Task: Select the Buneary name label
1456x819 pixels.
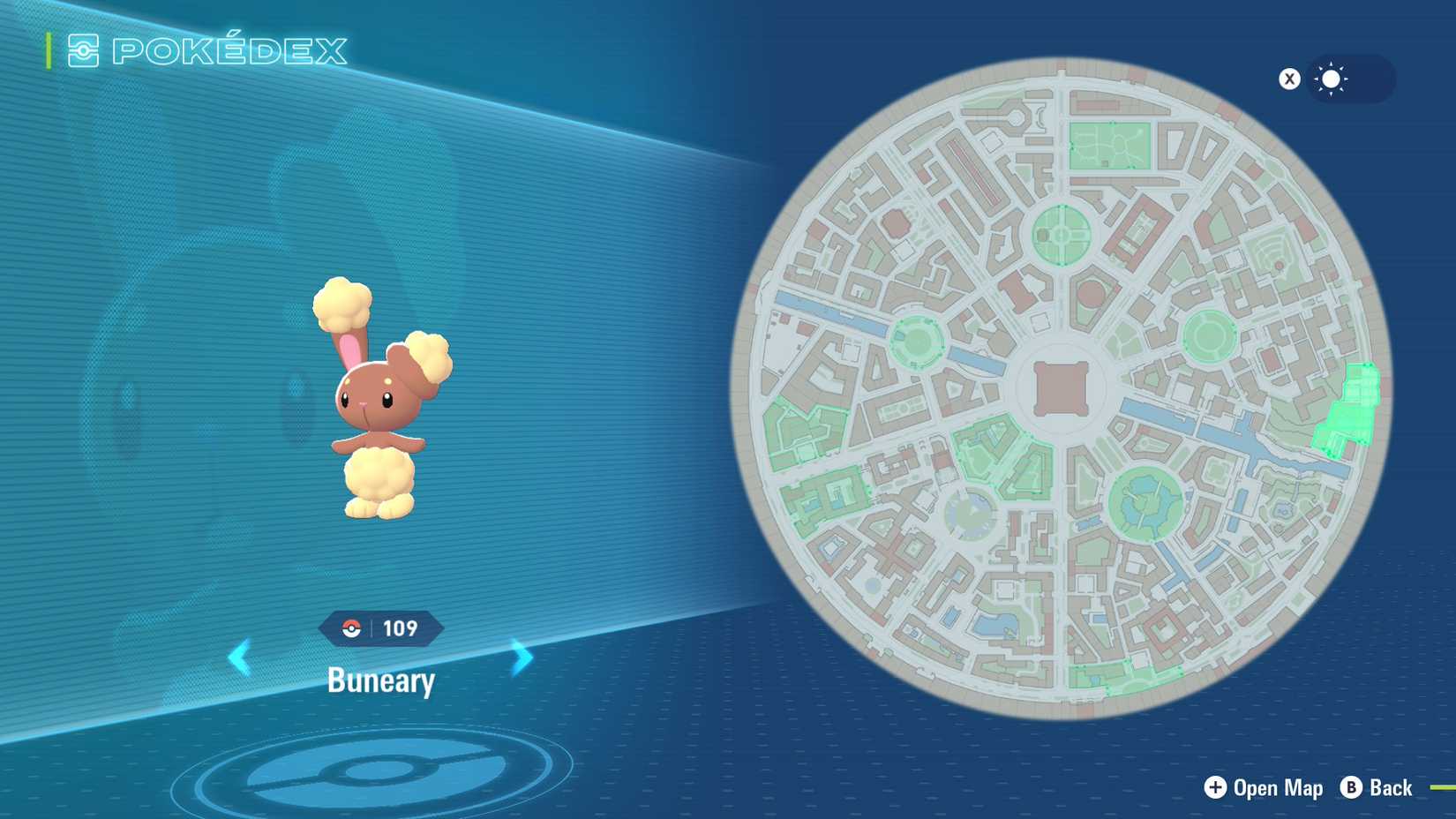Action: (381, 680)
